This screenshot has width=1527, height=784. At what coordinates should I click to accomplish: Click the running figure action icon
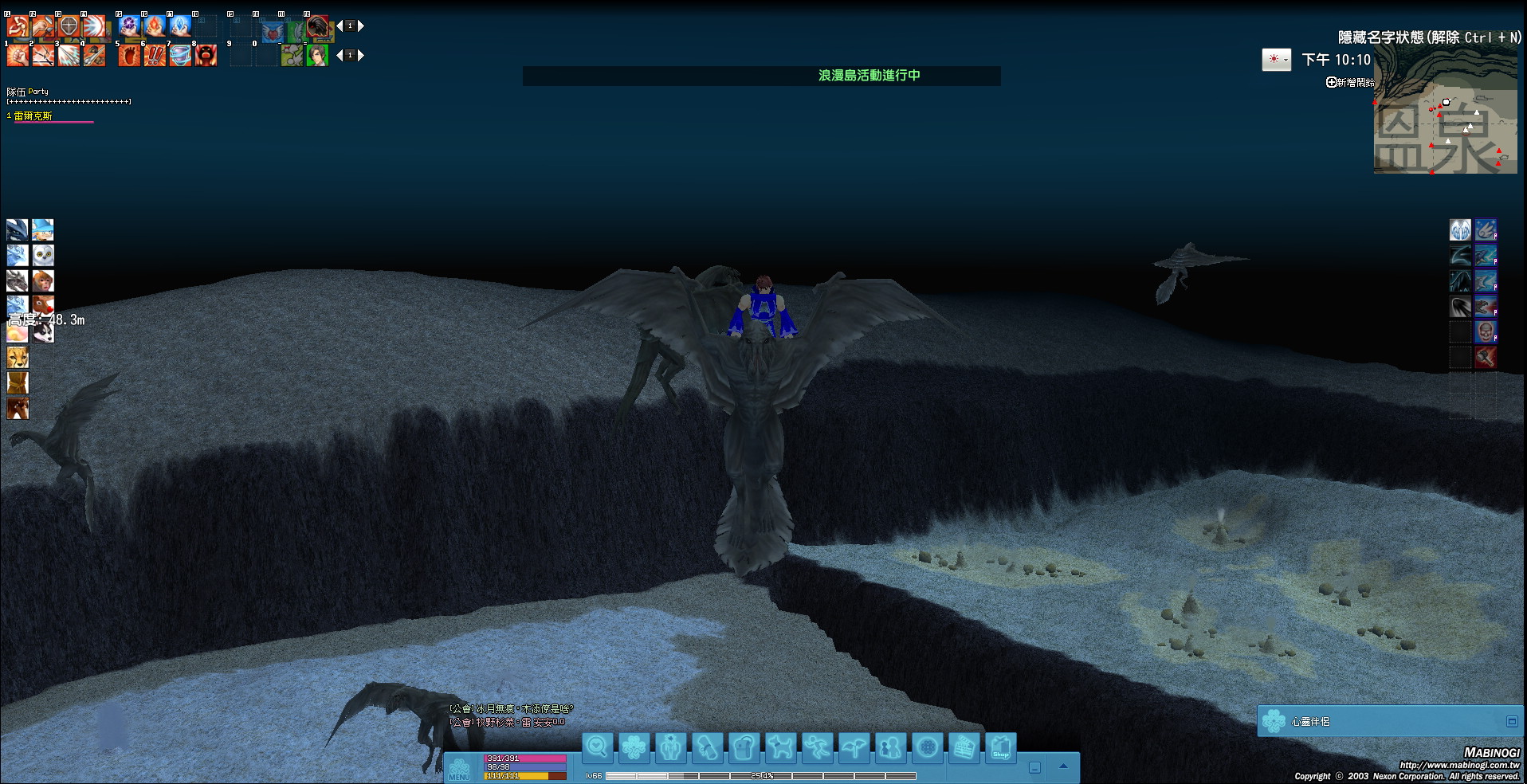[x=817, y=748]
